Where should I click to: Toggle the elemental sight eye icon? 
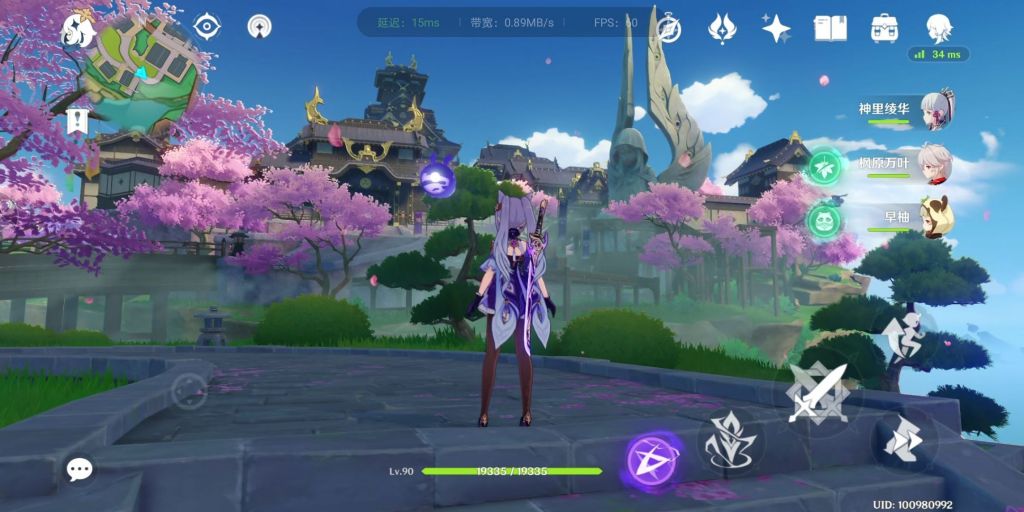[x=206, y=27]
